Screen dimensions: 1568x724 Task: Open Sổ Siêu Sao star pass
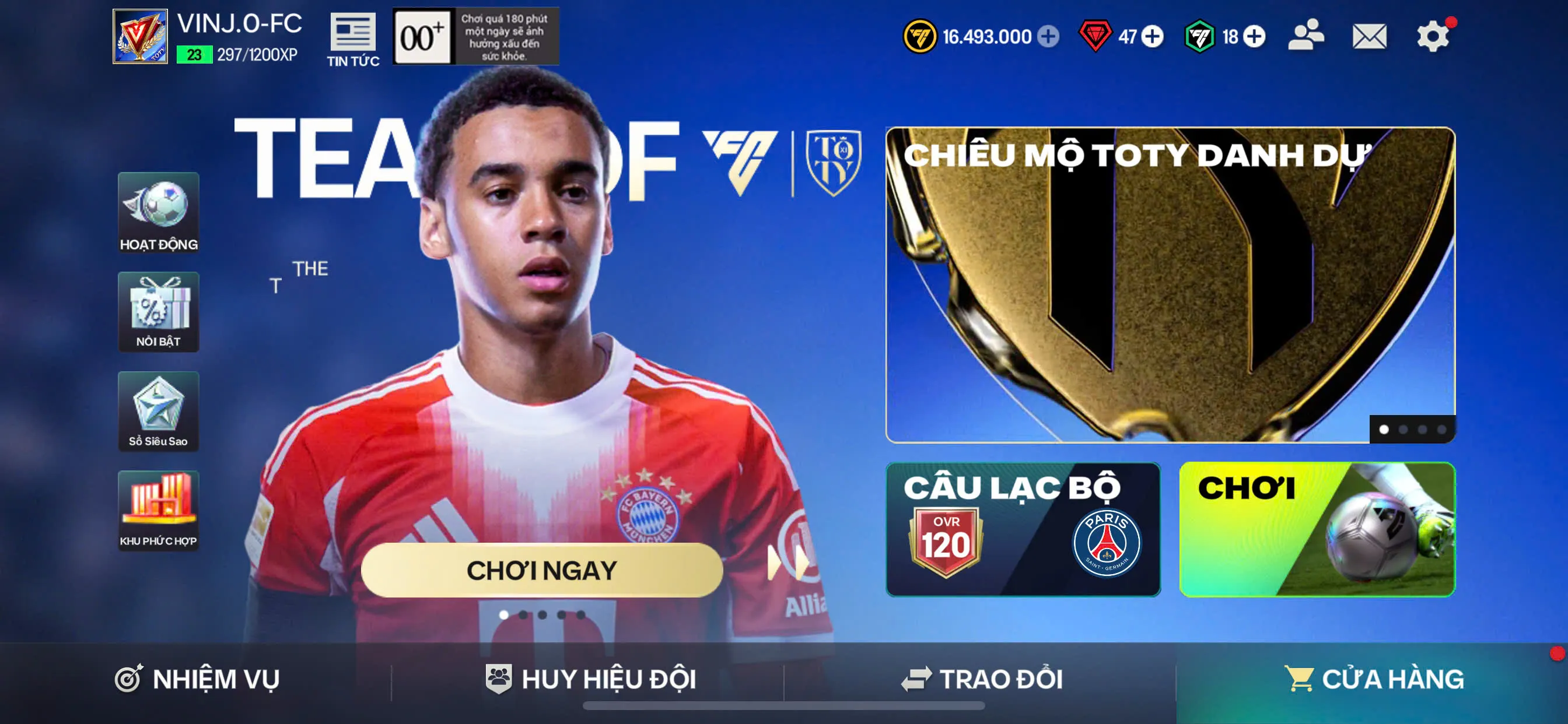click(x=158, y=412)
